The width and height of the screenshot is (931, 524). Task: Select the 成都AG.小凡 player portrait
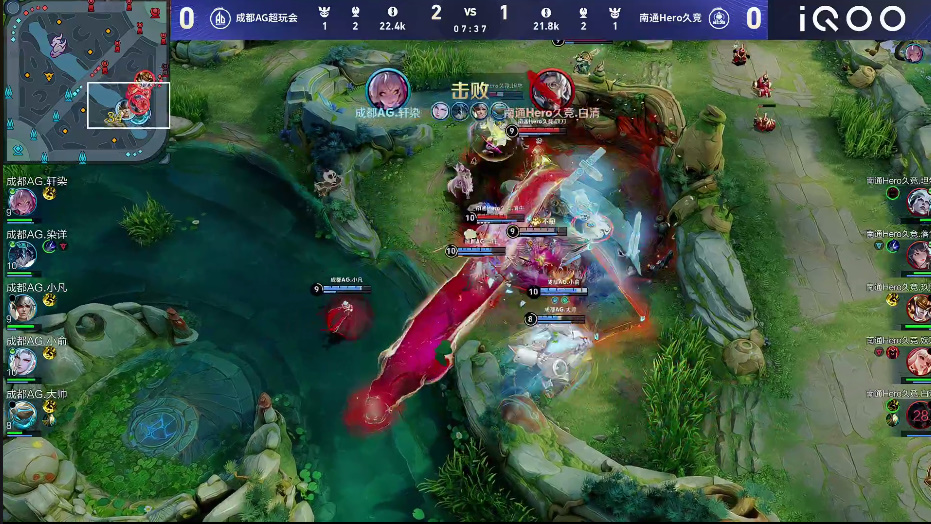22,308
